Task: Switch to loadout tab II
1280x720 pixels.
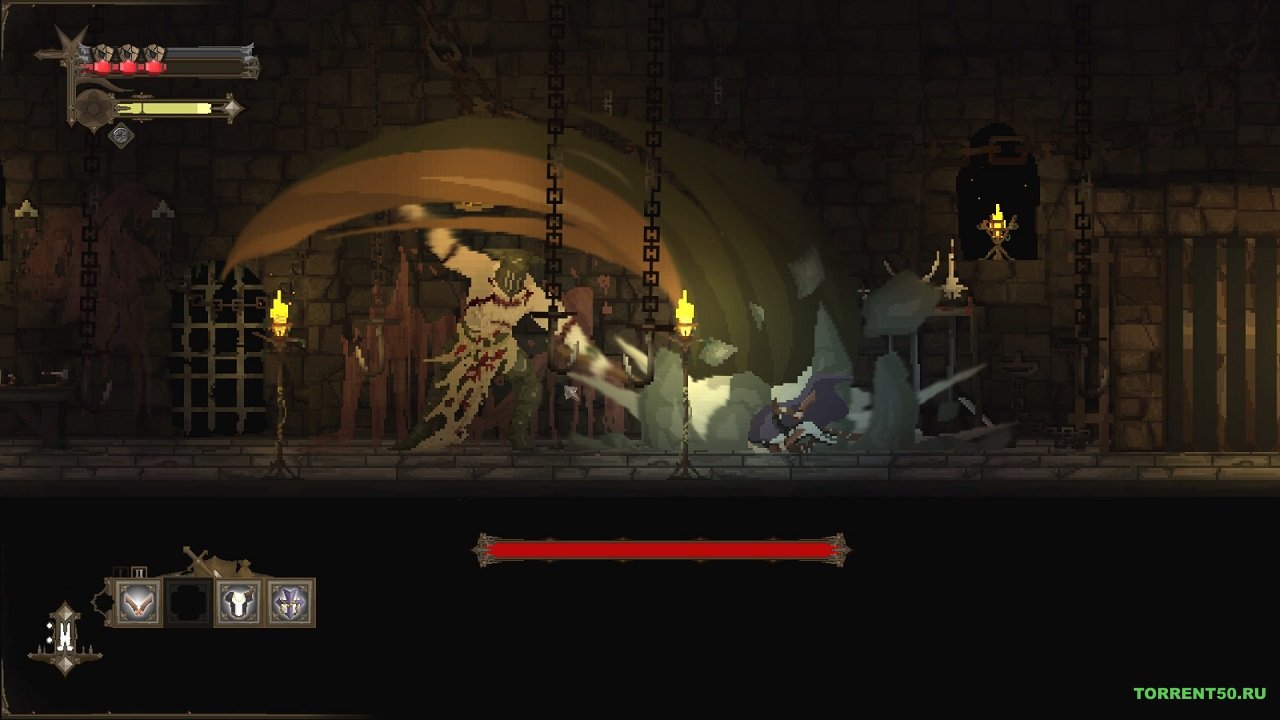Action: pyautogui.click(x=139, y=572)
